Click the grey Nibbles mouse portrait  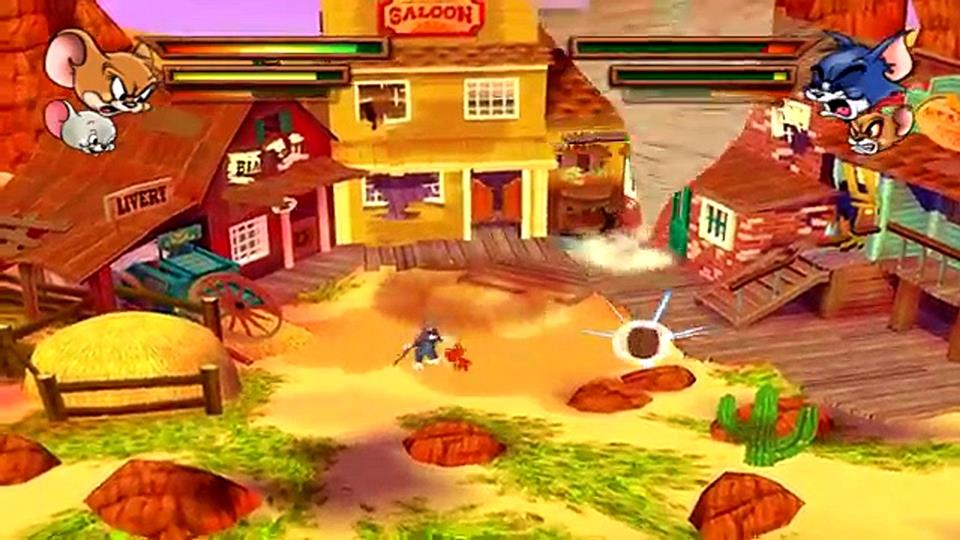click(78, 127)
